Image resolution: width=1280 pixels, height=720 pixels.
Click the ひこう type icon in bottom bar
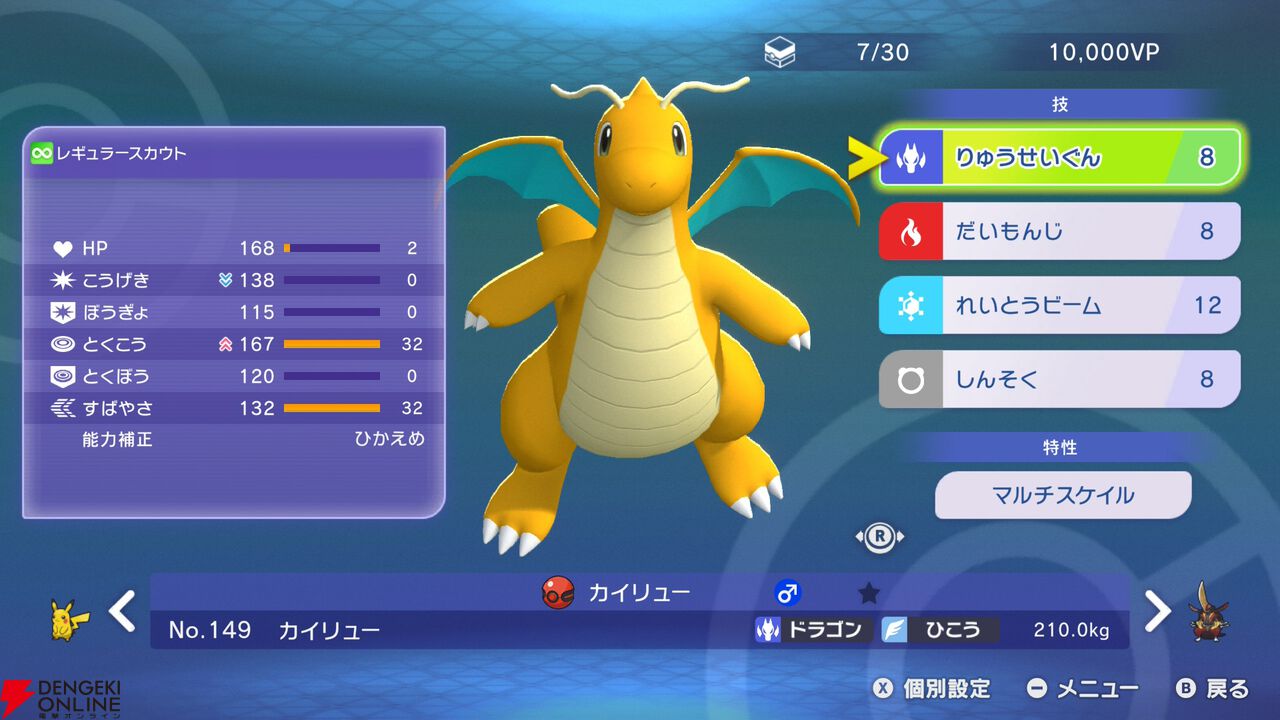893,628
